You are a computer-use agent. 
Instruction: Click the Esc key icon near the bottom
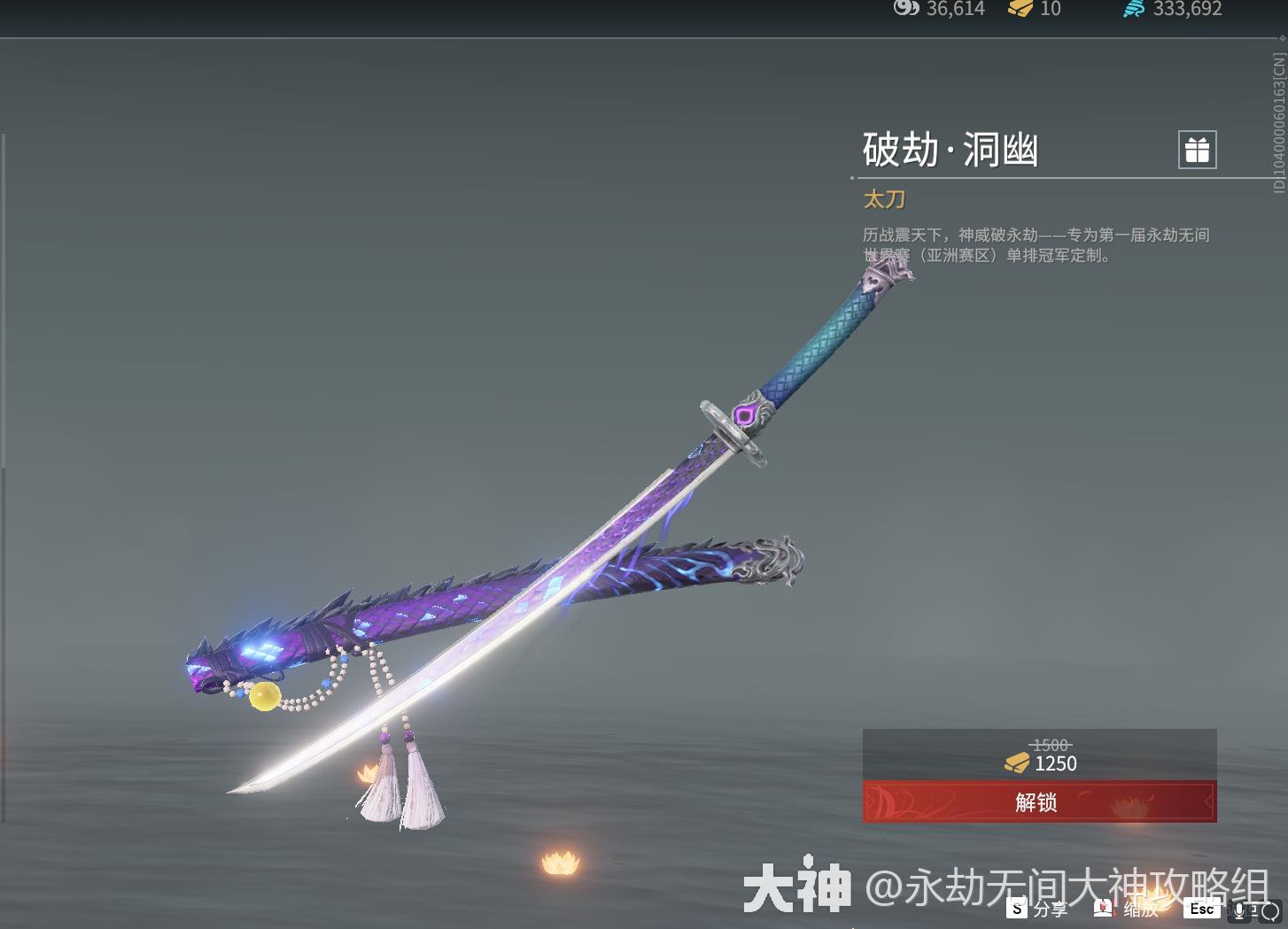pyautogui.click(x=1201, y=909)
